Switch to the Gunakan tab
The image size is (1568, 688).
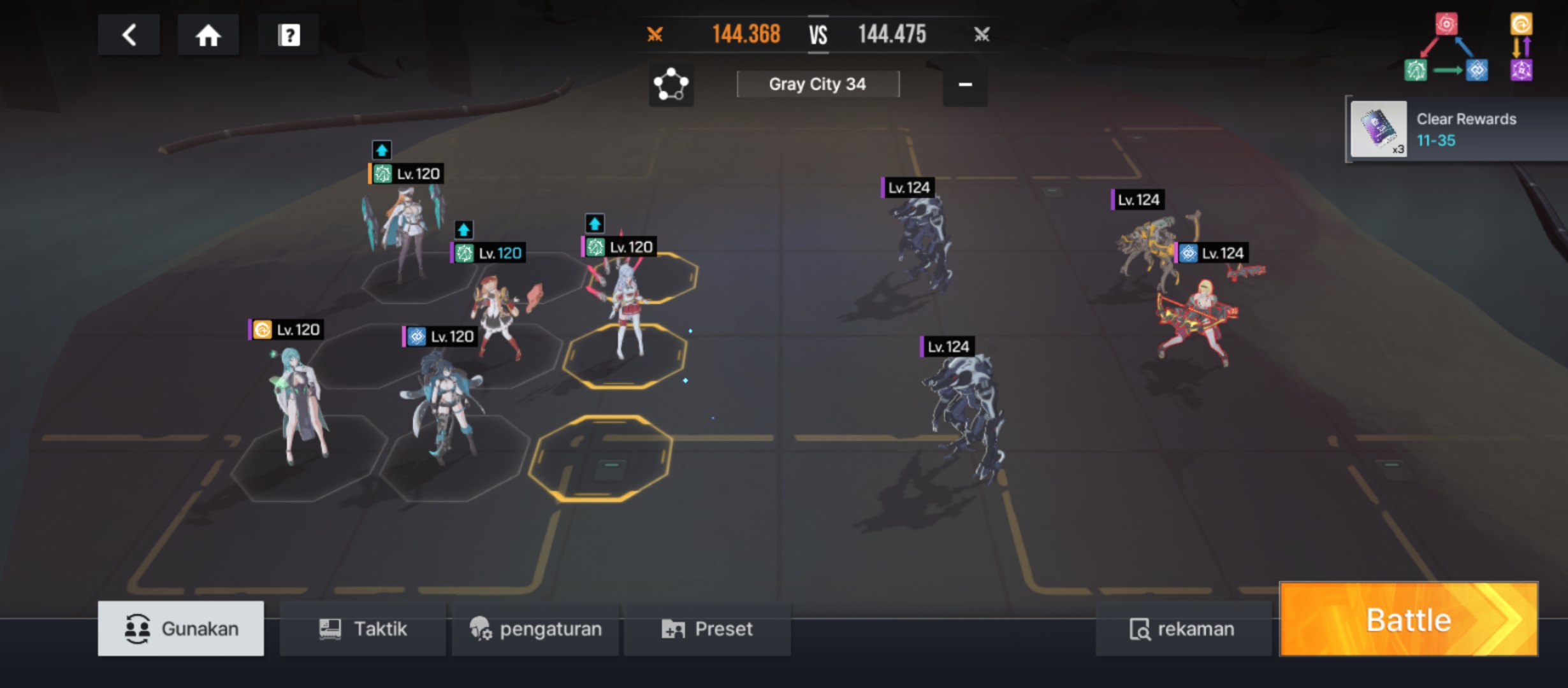181,629
